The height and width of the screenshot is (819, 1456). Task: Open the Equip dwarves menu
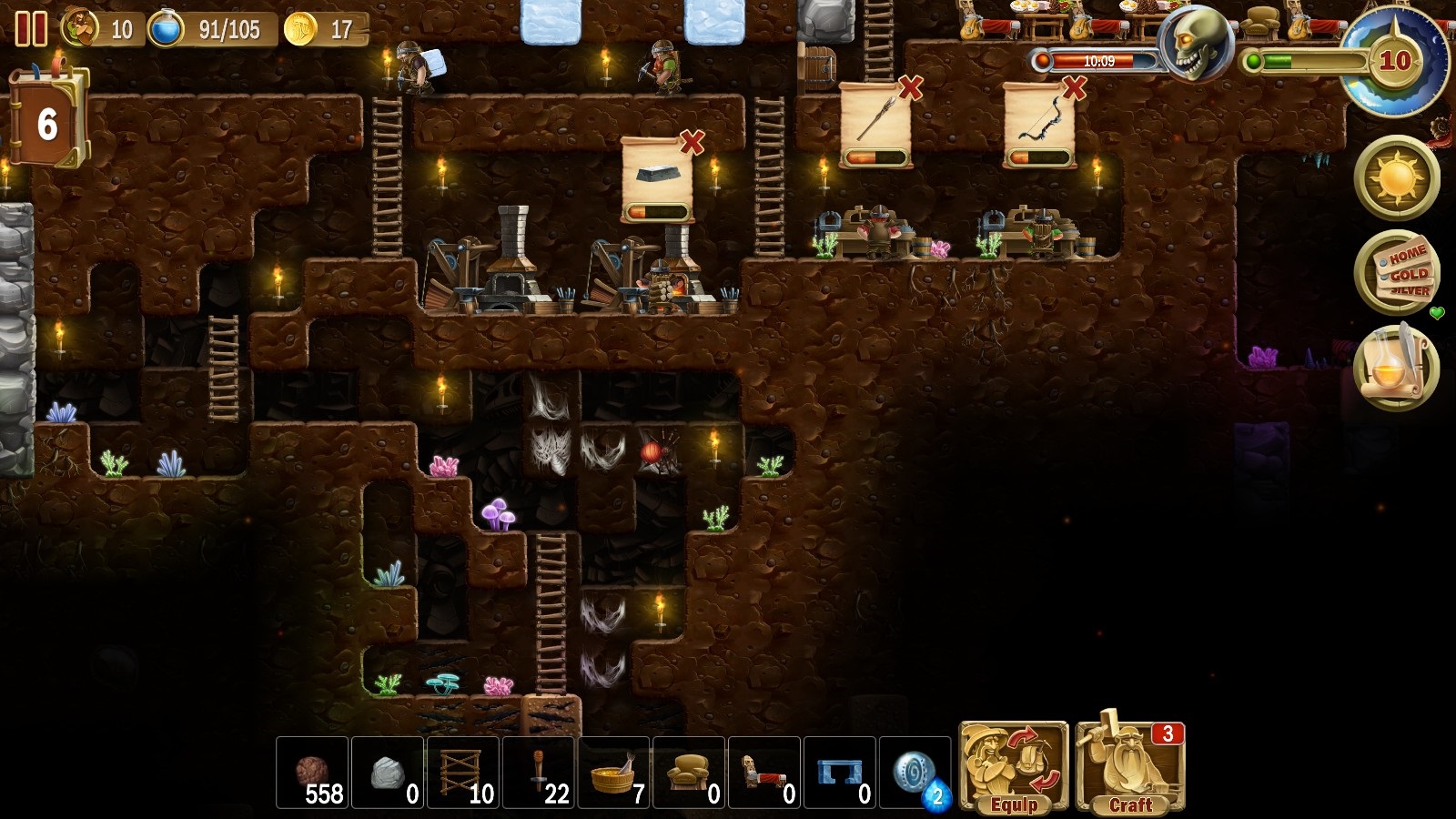click(x=1013, y=769)
